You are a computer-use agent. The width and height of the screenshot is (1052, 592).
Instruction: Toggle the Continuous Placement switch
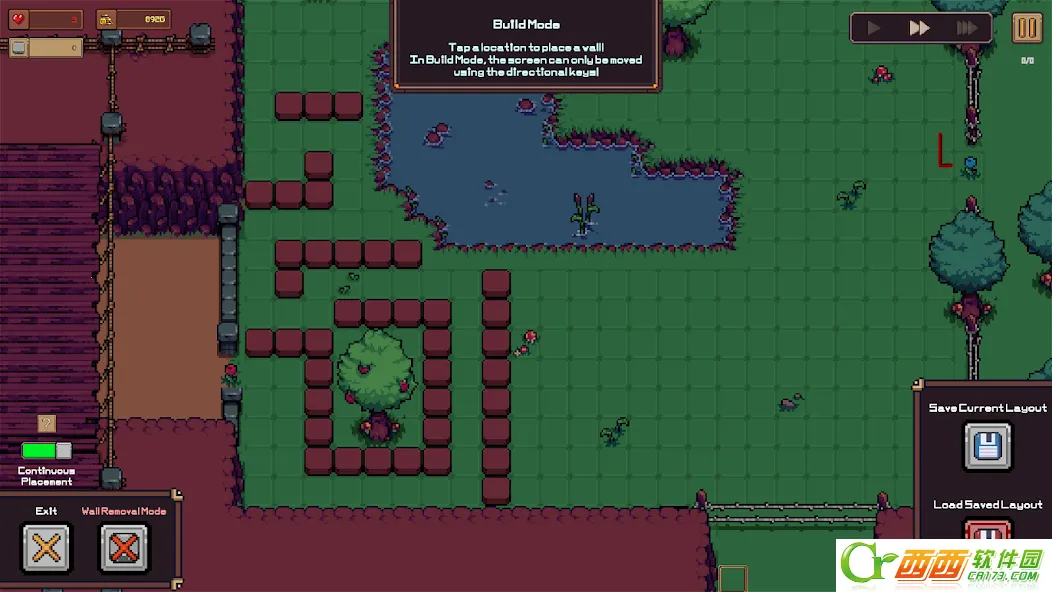pos(47,451)
